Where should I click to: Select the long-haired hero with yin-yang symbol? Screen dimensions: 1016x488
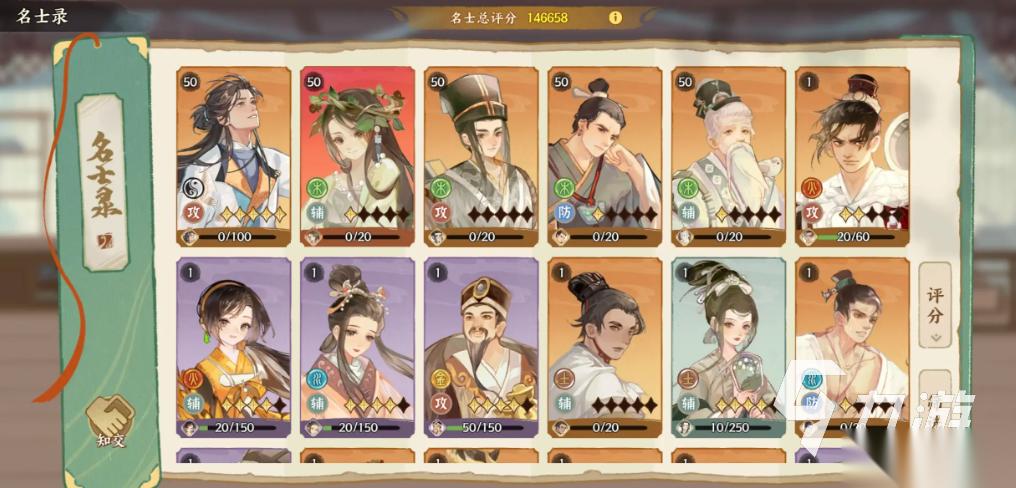click(234, 155)
